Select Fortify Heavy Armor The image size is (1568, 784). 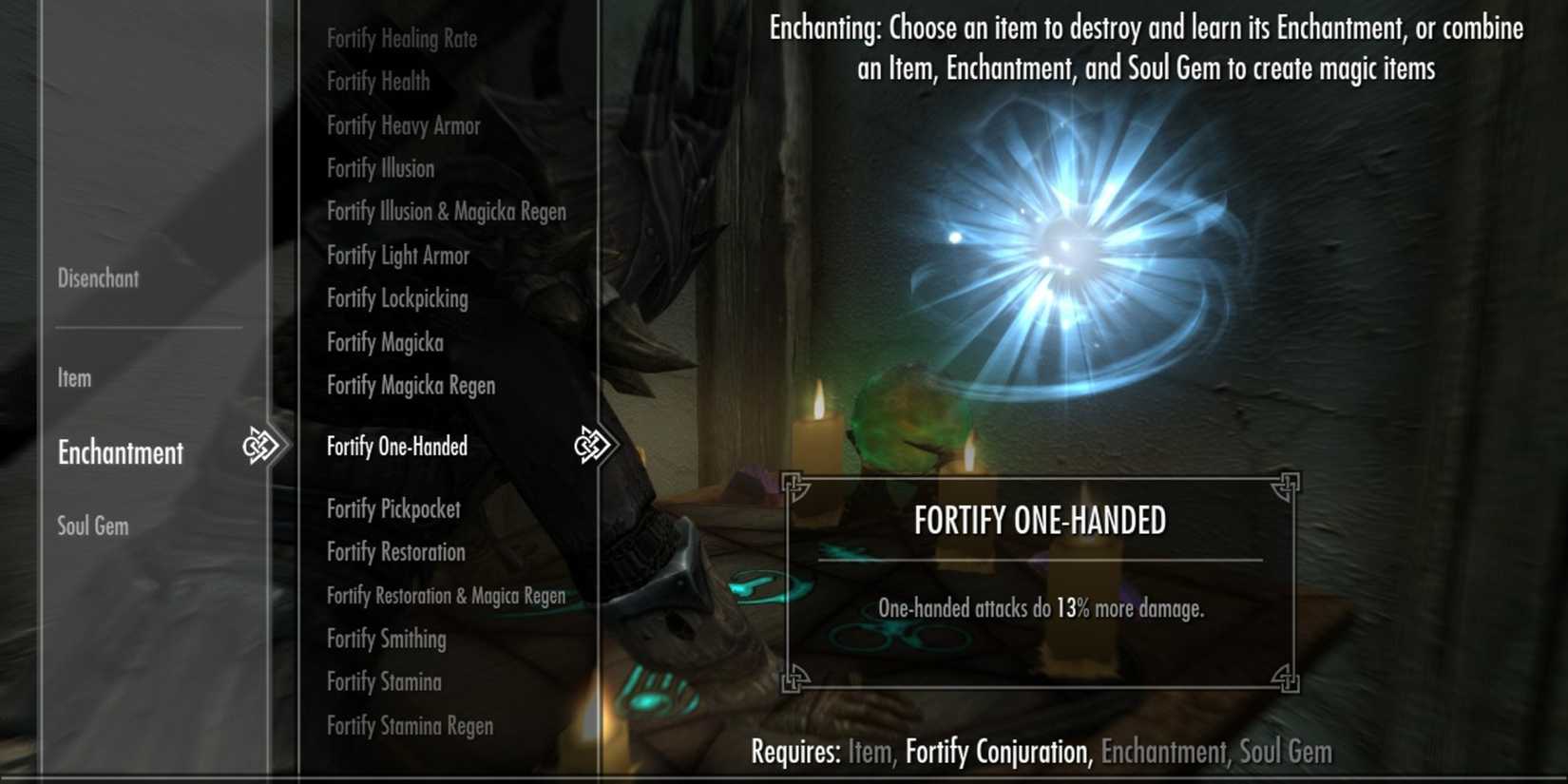point(403,124)
